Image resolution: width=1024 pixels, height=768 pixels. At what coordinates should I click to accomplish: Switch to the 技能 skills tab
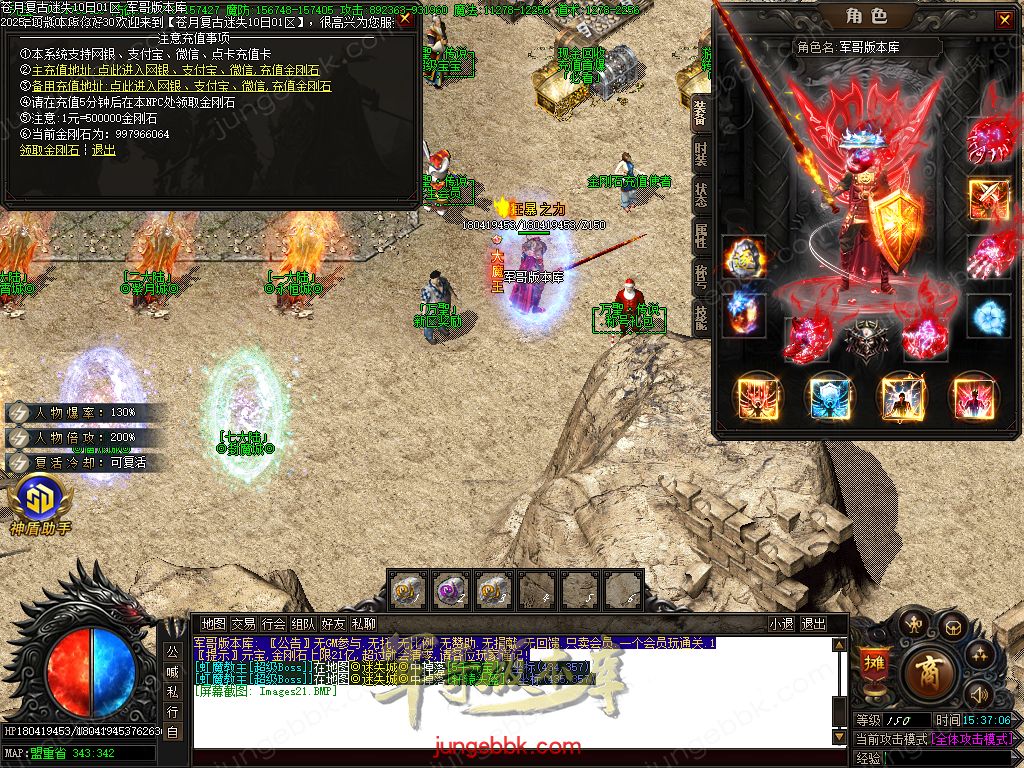(701, 318)
